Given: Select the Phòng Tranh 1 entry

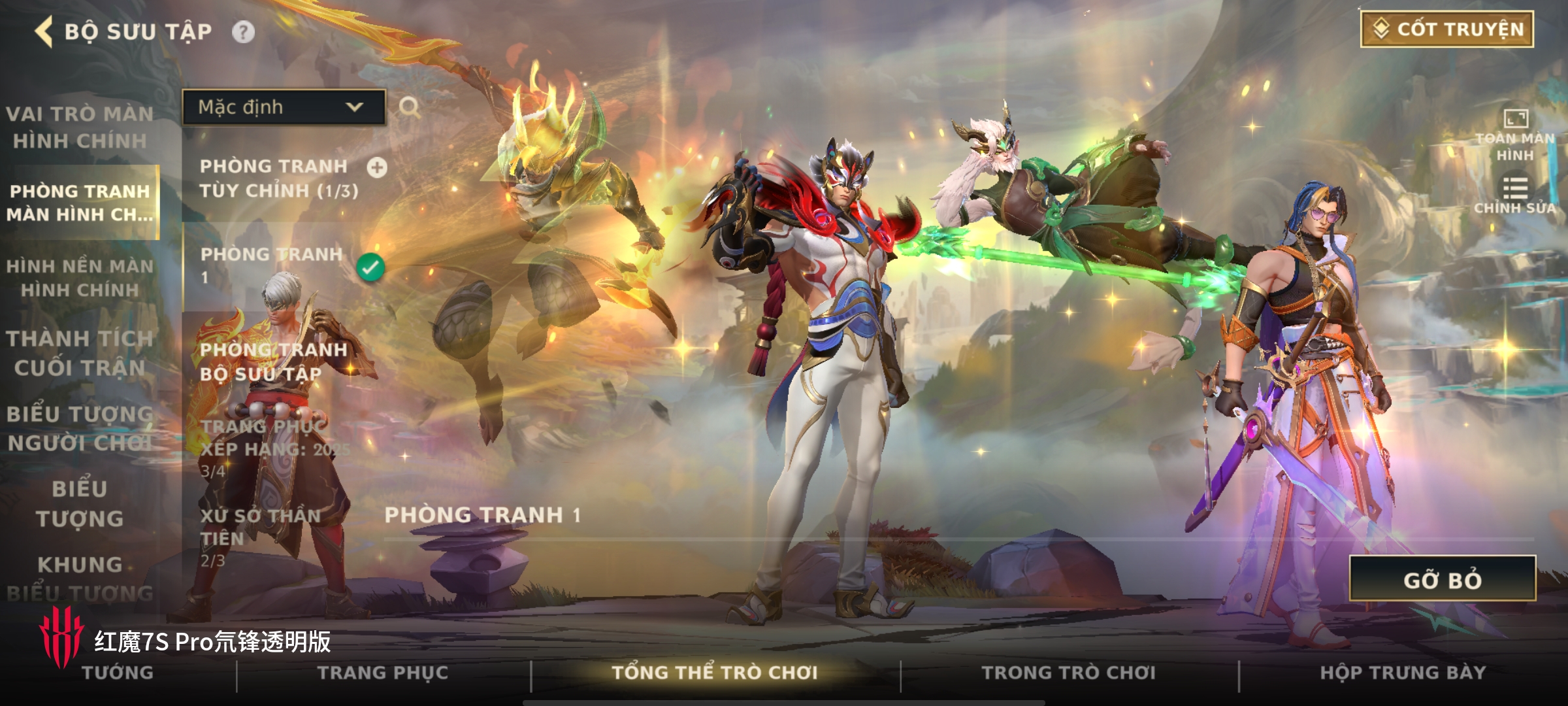Looking at the screenshot, I should coord(274,265).
